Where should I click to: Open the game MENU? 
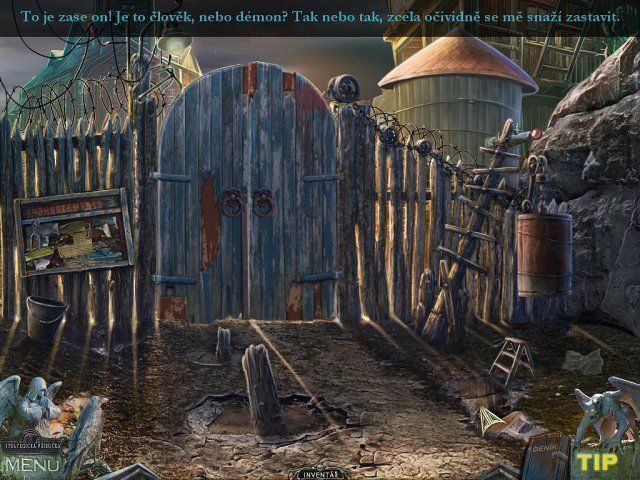32,465
